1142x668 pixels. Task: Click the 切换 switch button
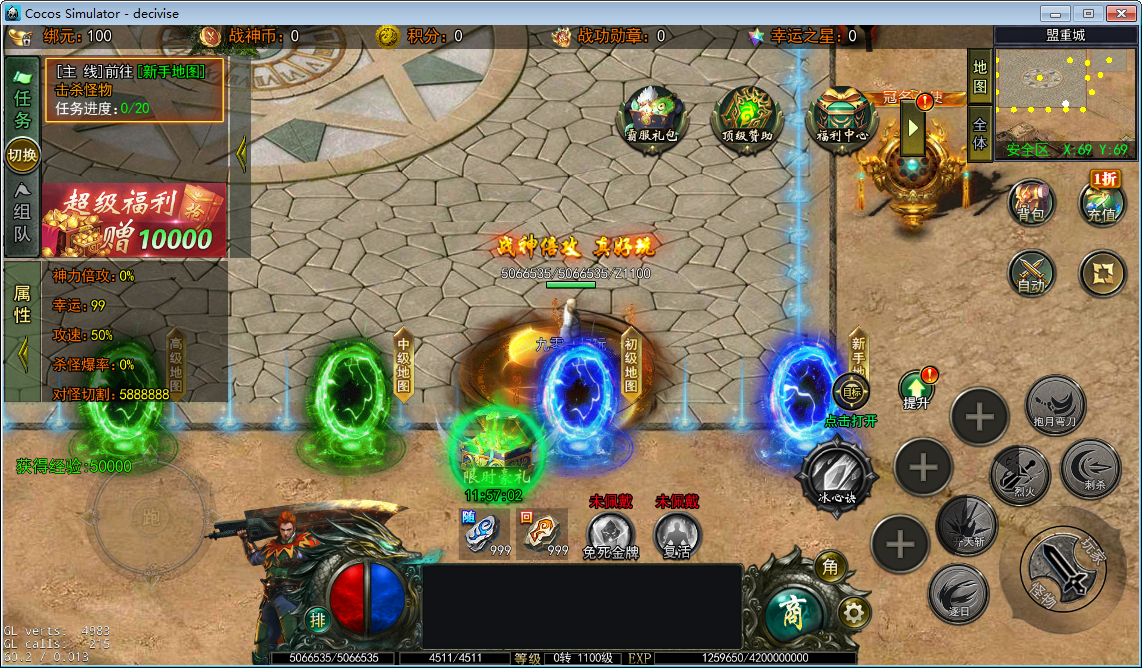[22, 155]
